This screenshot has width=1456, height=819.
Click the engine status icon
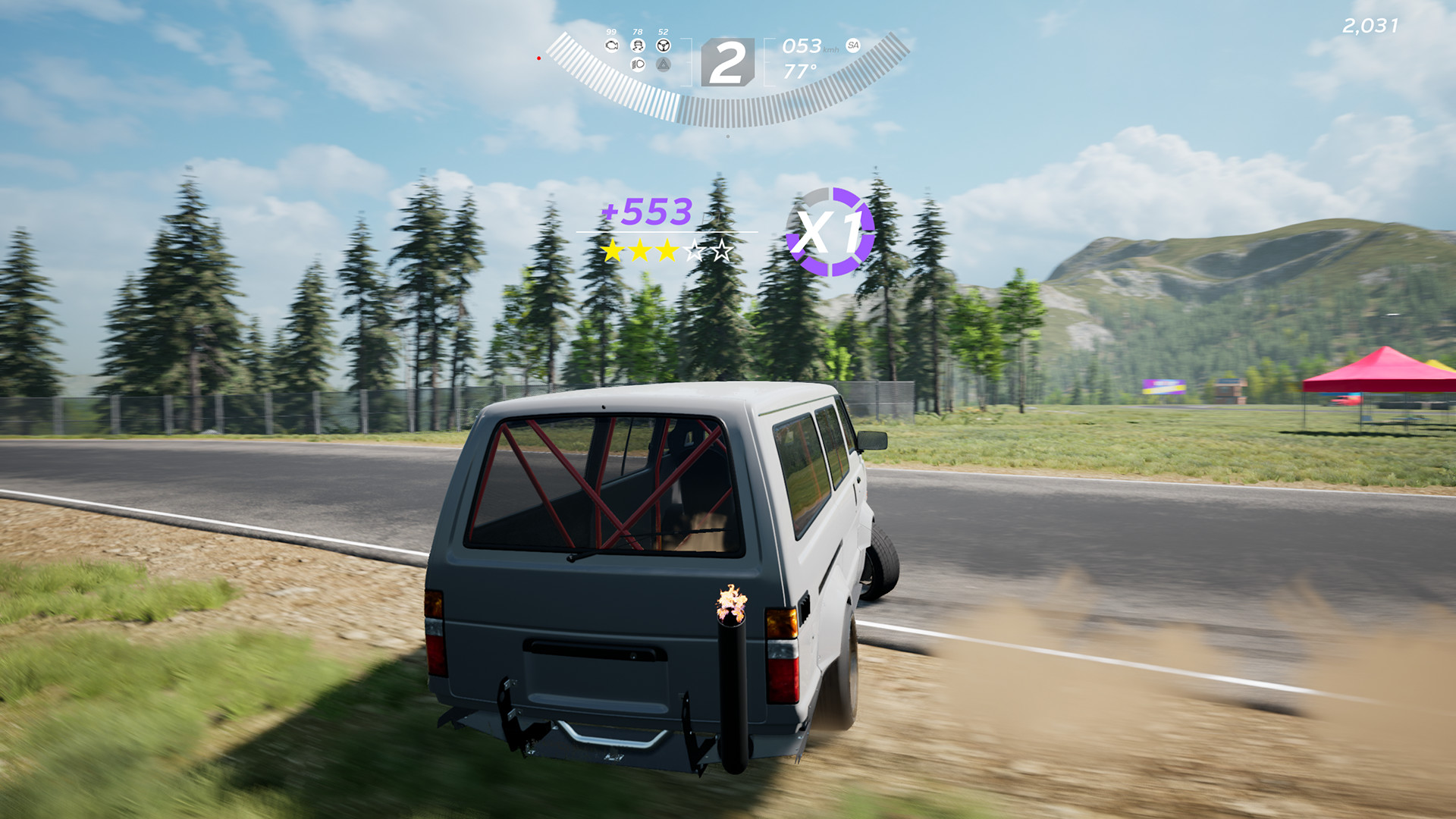tap(612, 46)
